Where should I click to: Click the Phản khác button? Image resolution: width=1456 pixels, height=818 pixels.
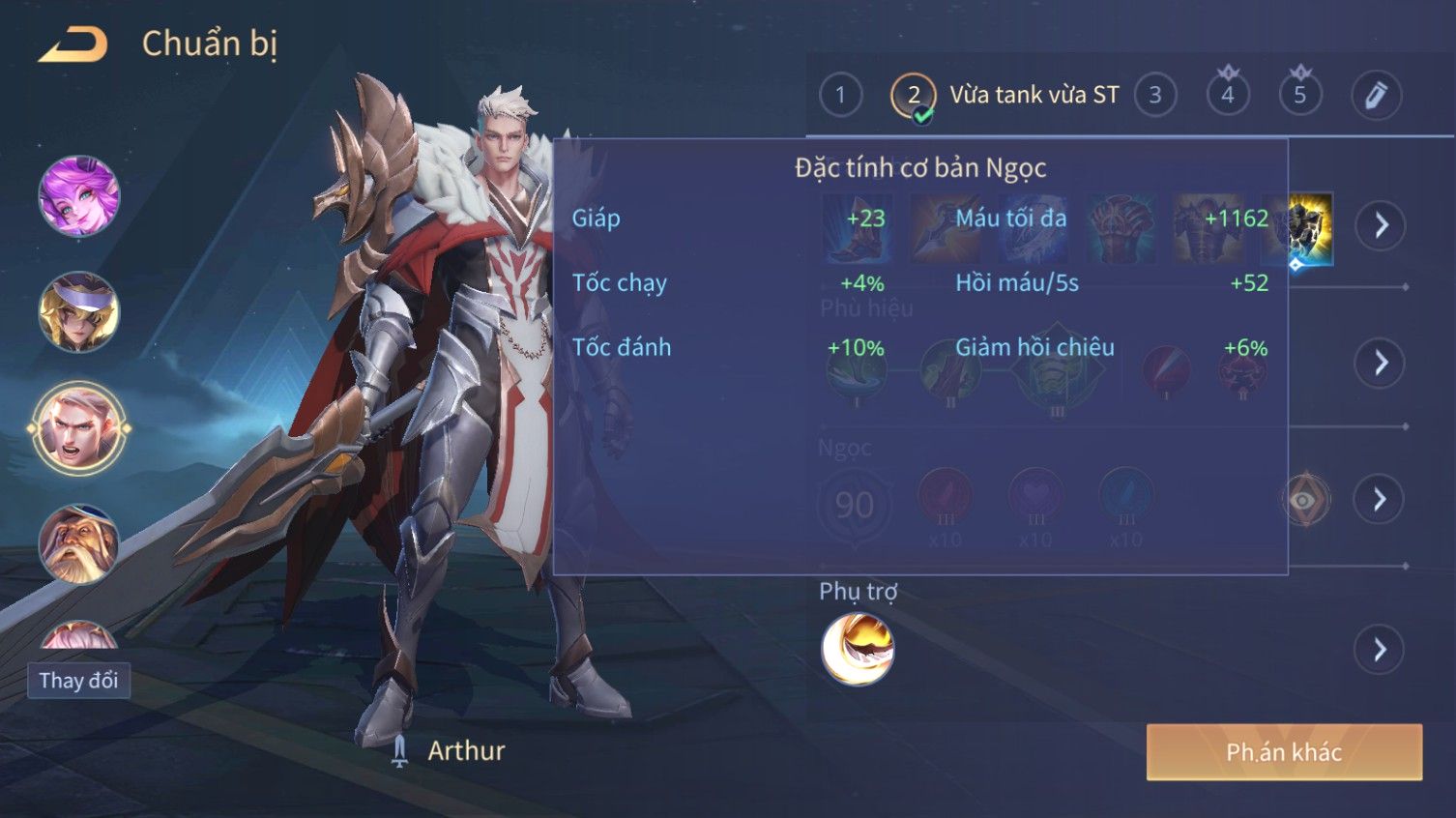[1283, 752]
